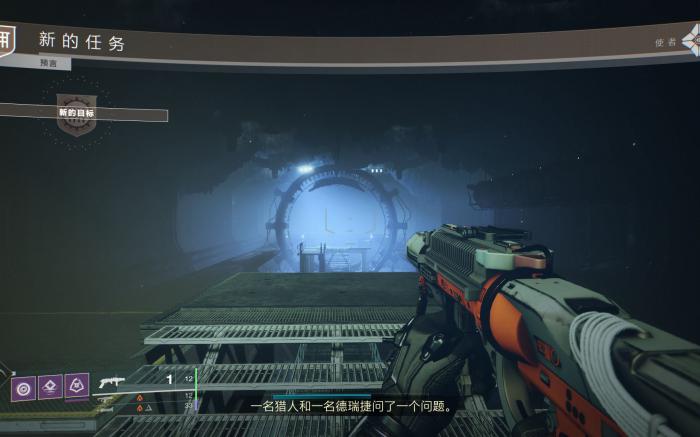Image resolution: width=700 pixels, height=437 pixels.
Task: Trigger the purple triangular class ability icon
Action: click(77, 386)
